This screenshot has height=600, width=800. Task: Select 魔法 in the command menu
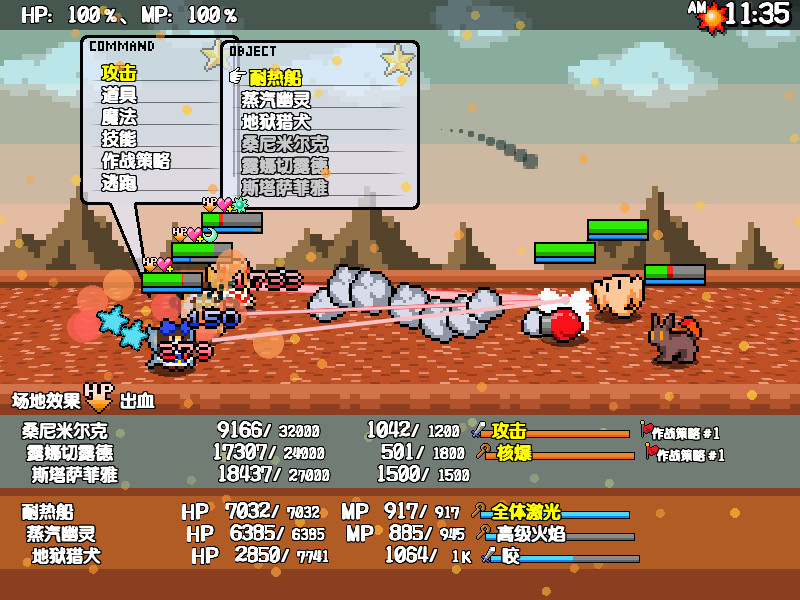click(x=119, y=117)
